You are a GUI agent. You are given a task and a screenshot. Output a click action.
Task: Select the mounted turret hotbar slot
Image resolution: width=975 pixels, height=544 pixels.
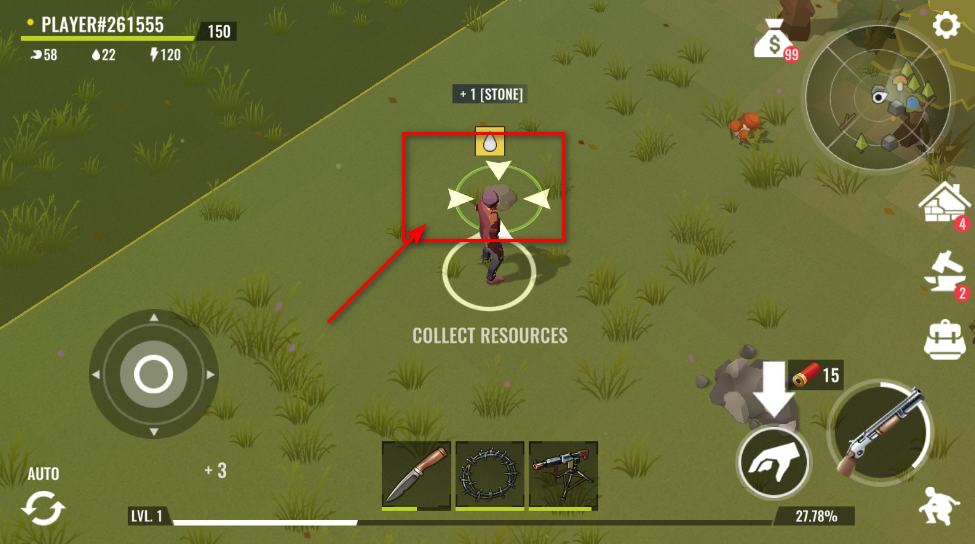click(x=563, y=475)
